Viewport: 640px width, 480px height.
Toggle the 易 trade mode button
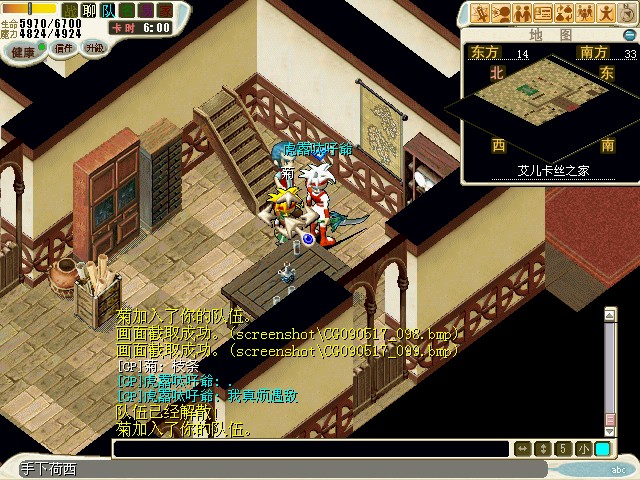pos(145,9)
